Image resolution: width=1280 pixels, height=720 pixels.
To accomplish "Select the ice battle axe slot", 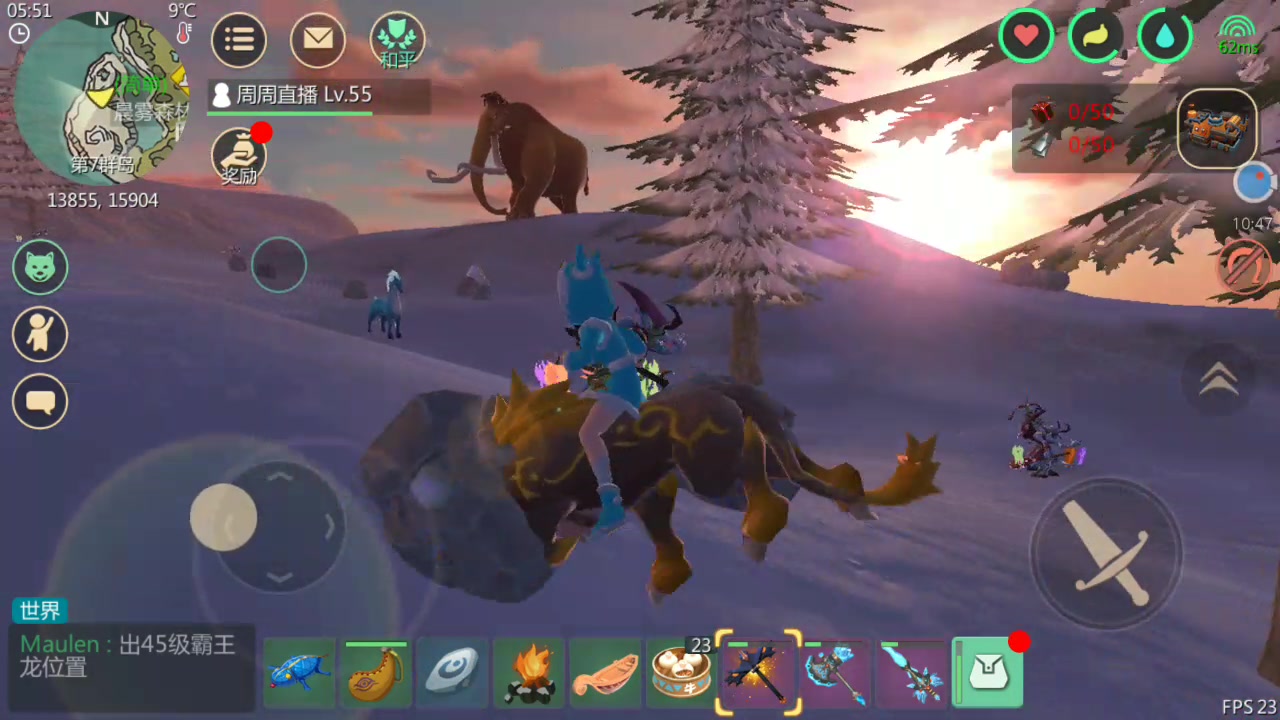I will tap(836, 673).
